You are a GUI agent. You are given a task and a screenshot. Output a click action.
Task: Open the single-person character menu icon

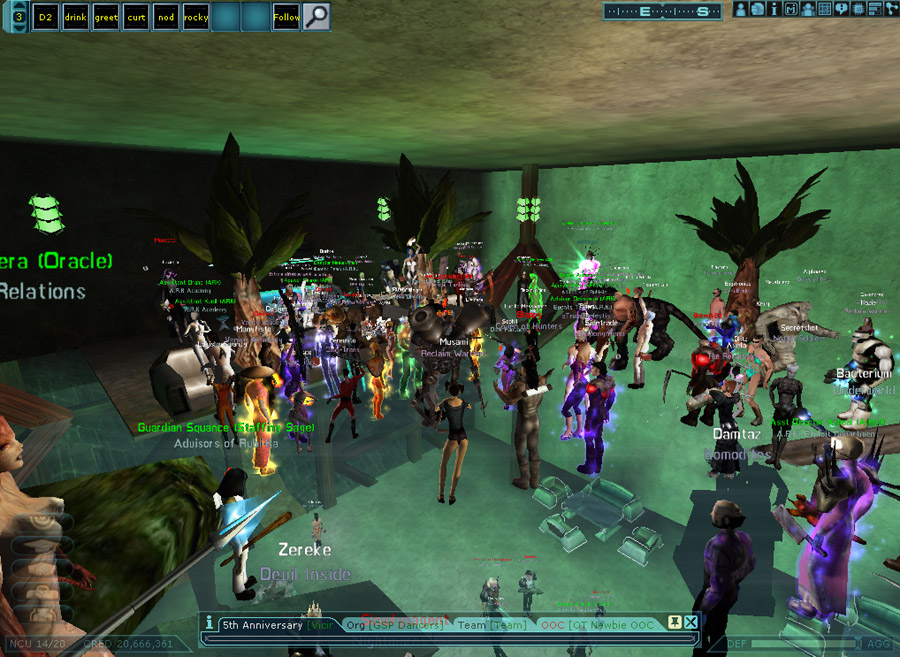point(742,9)
